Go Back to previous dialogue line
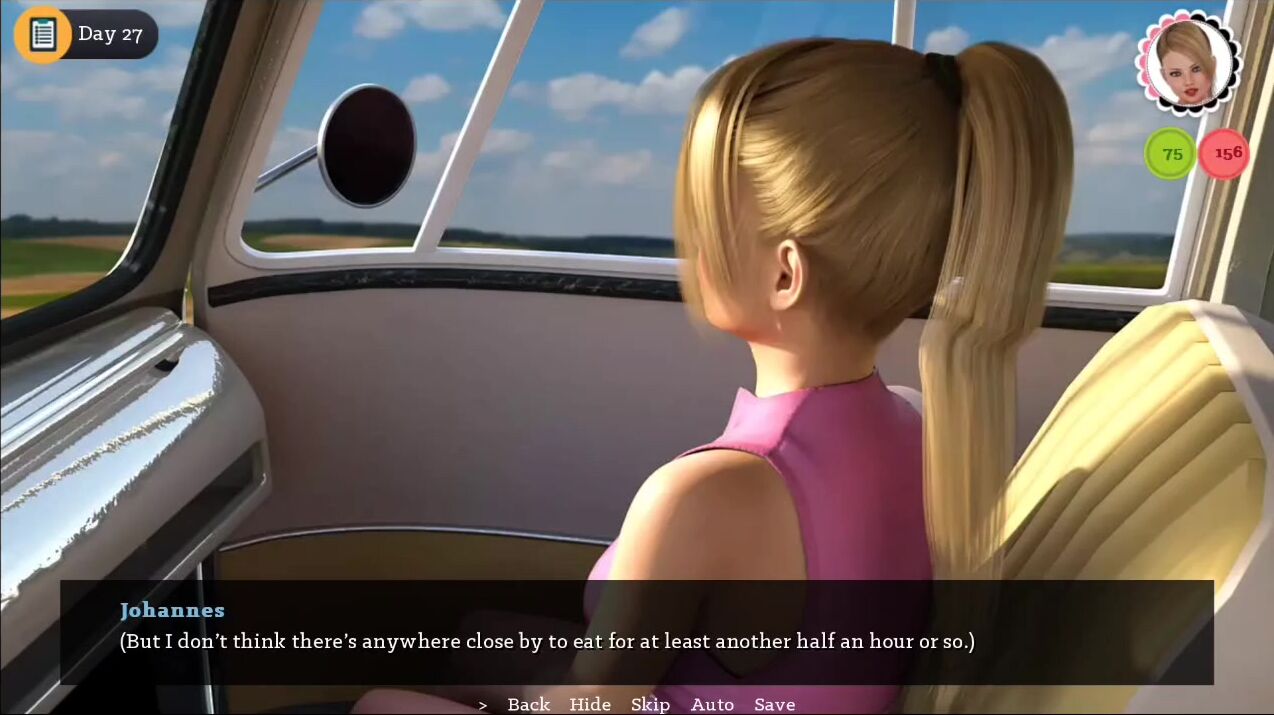Image resolution: width=1274 pixels, height=715 pixels. tap(528, 704)
